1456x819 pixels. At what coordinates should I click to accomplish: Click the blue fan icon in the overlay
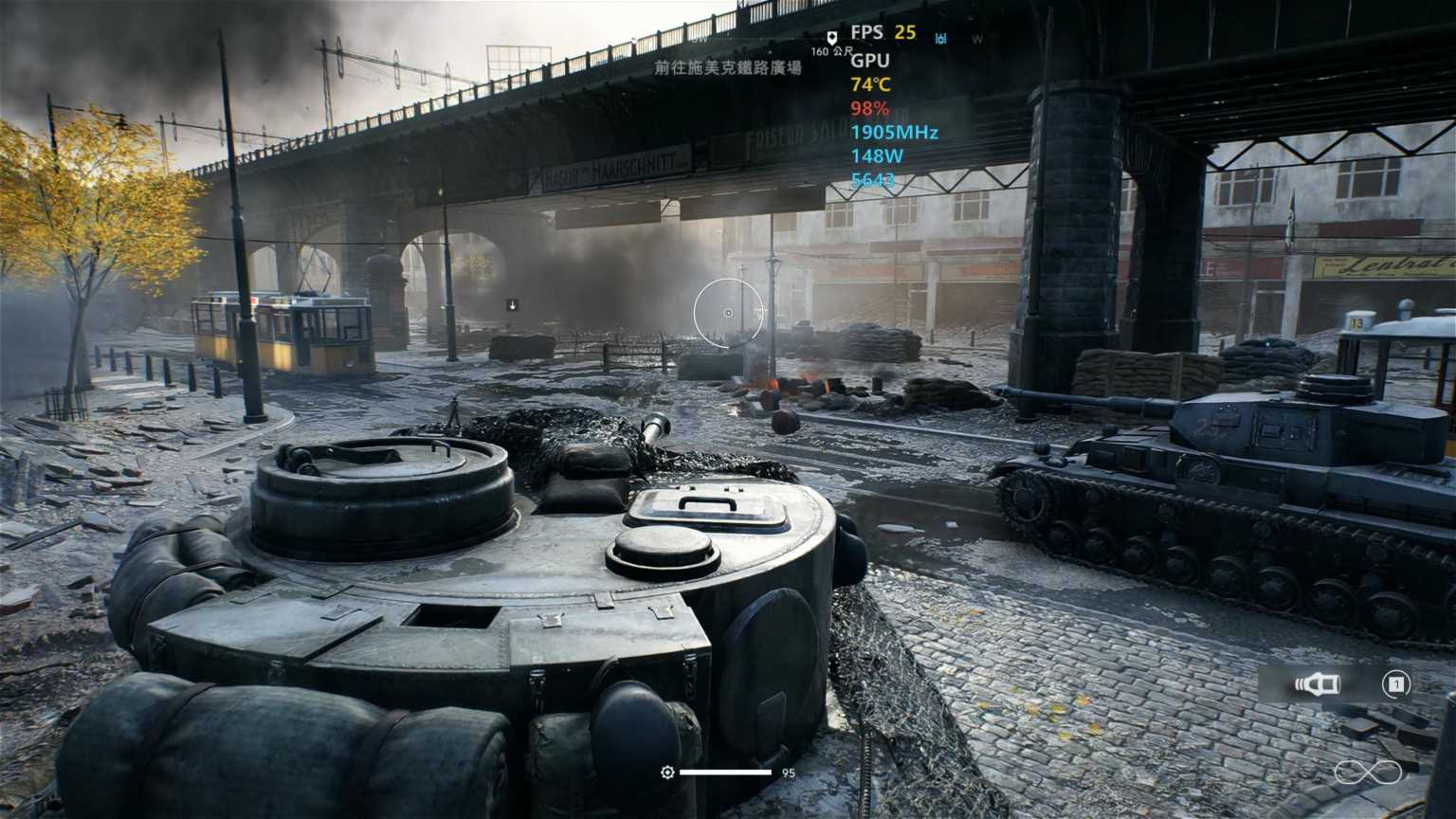coord(941,39)
